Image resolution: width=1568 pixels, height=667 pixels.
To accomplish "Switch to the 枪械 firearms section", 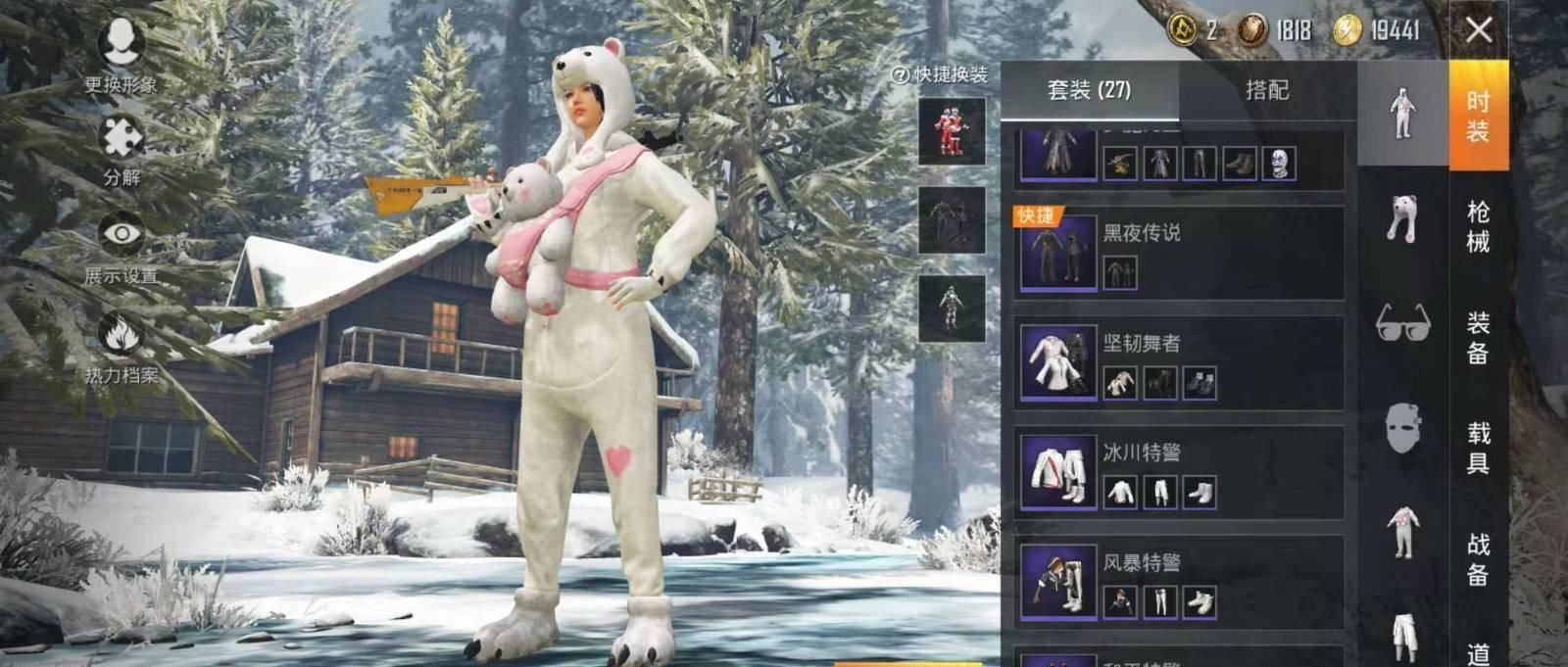I will click(x=1478, y=226).
